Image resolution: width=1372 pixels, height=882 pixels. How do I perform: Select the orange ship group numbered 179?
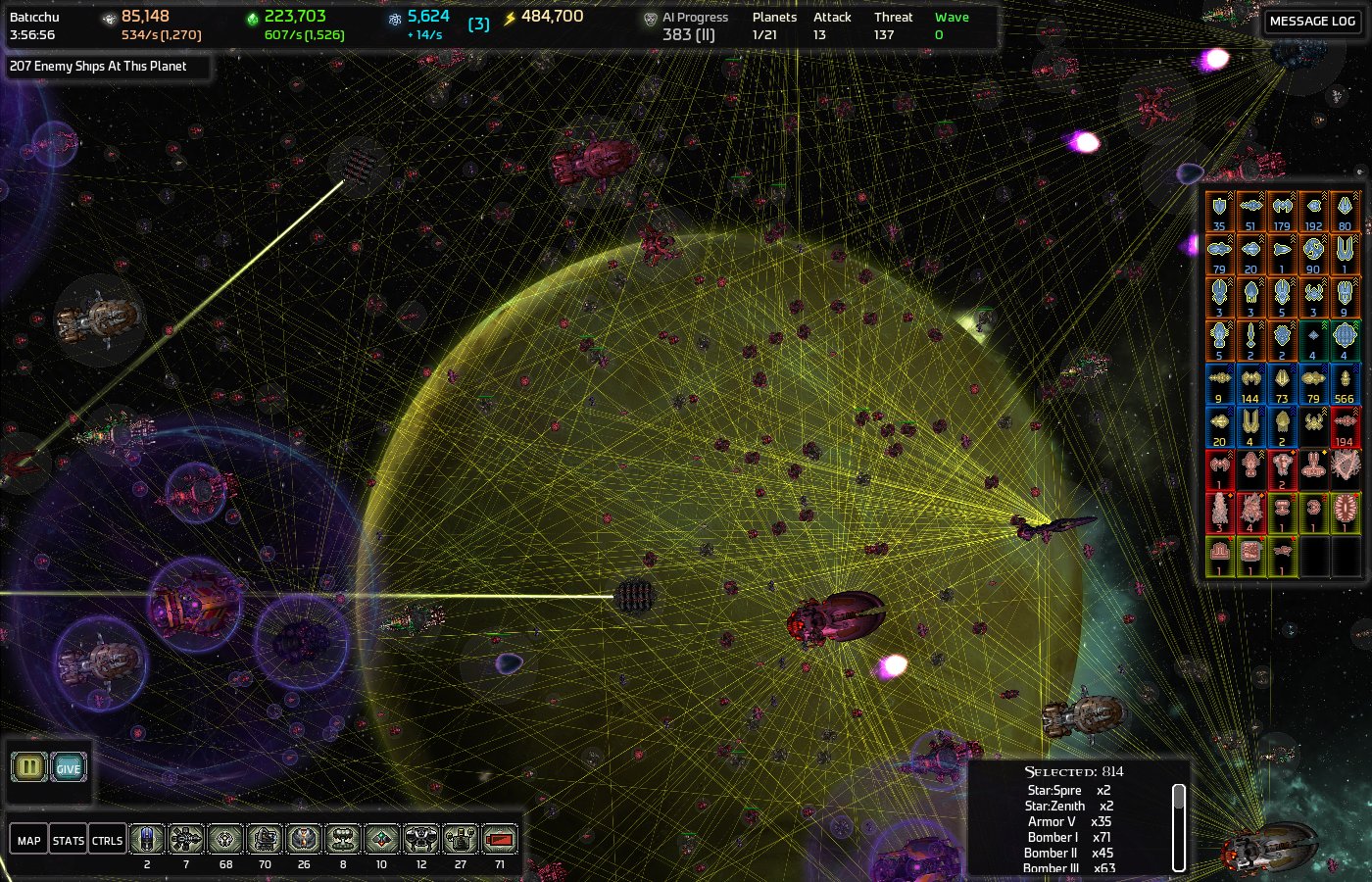tap(1282, 211)
